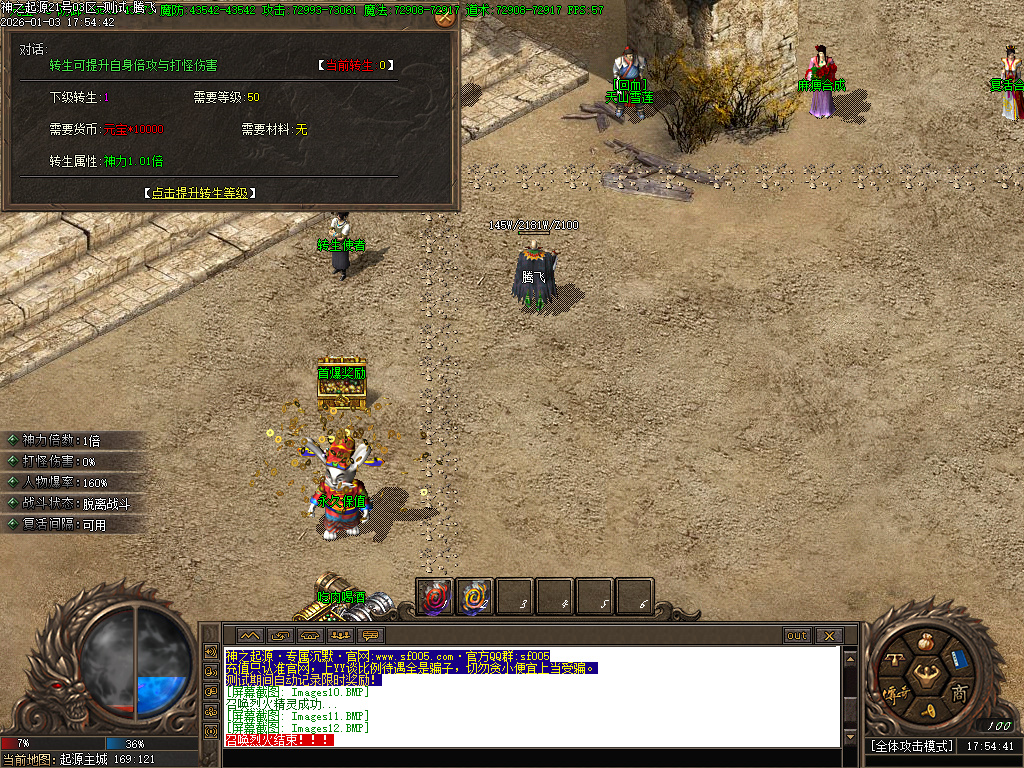Activate the red swirl skill in slot 1
Image resolution: width=1024 pixels, height=768 pixels.
435,597
